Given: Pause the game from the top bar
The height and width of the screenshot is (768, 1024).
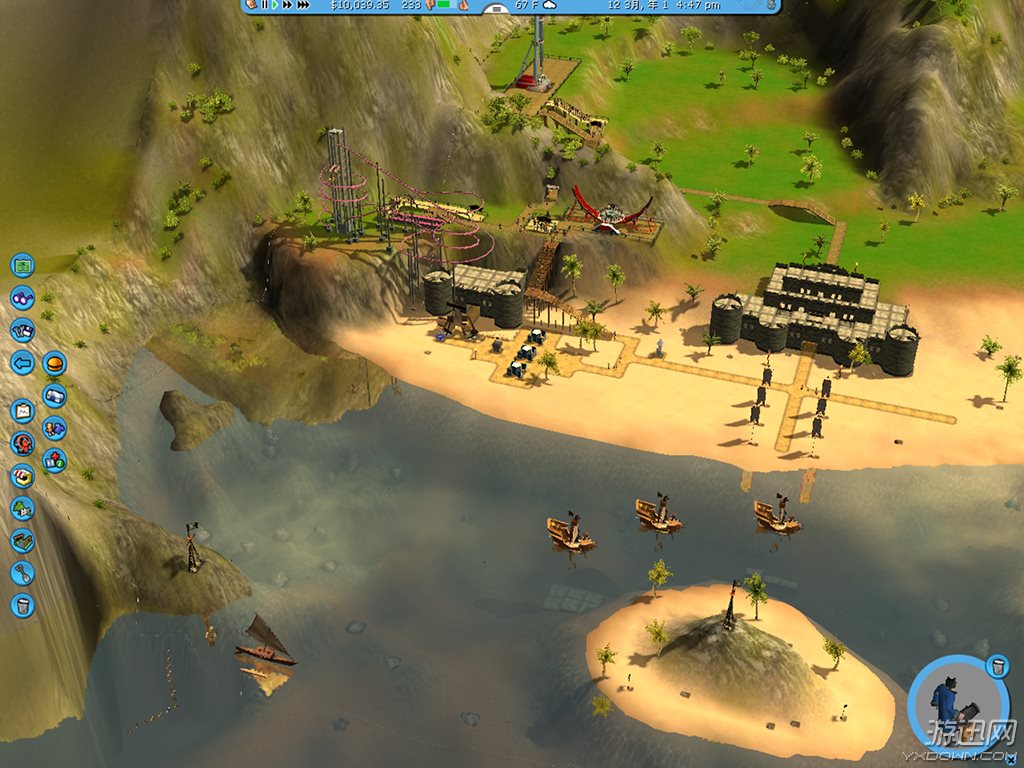Looking at the screenshot, I should pyautogui.click(x=264, y=5).
